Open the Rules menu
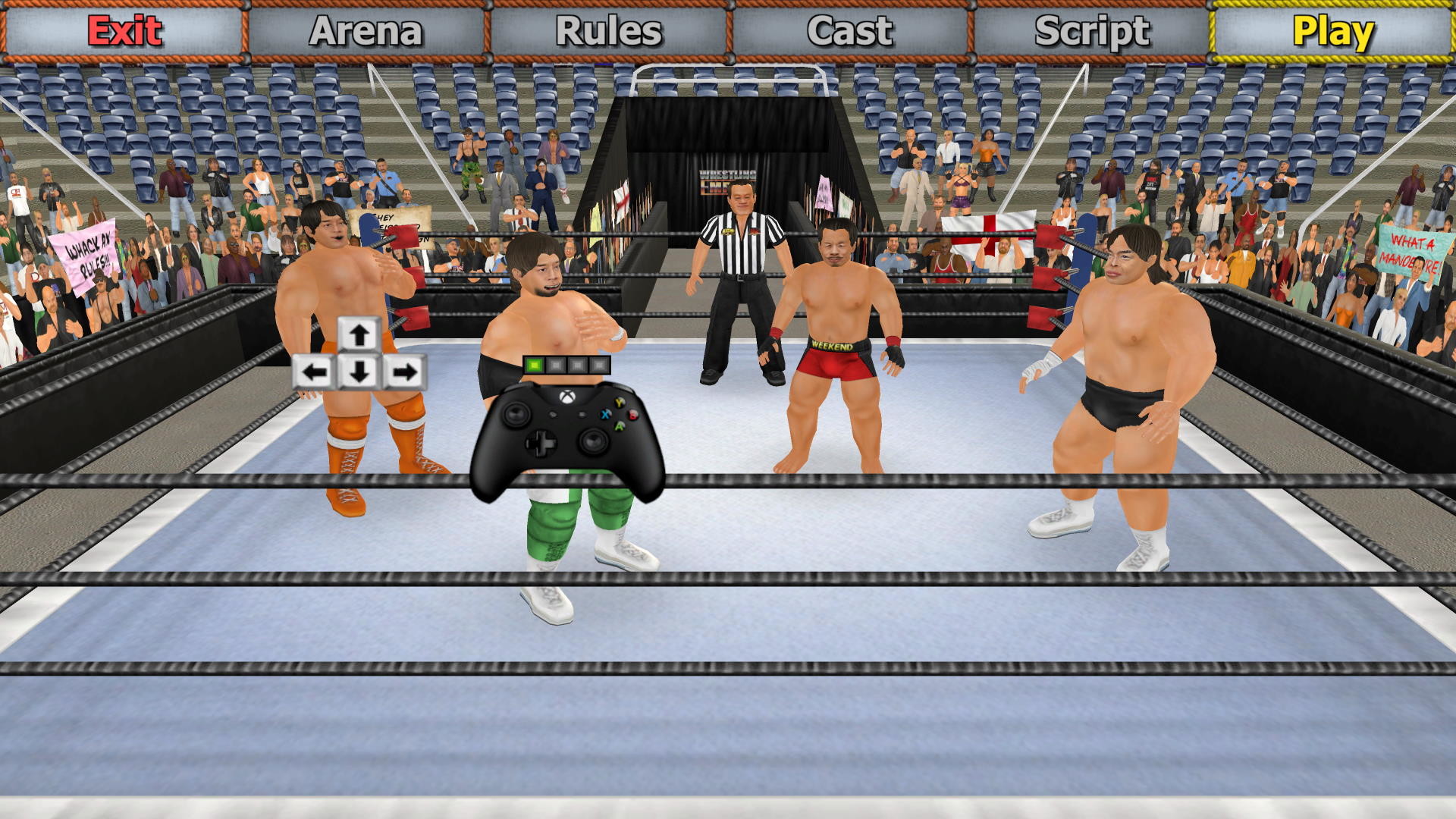Viewport: 1456px width, 819px height. click(609, 32)
